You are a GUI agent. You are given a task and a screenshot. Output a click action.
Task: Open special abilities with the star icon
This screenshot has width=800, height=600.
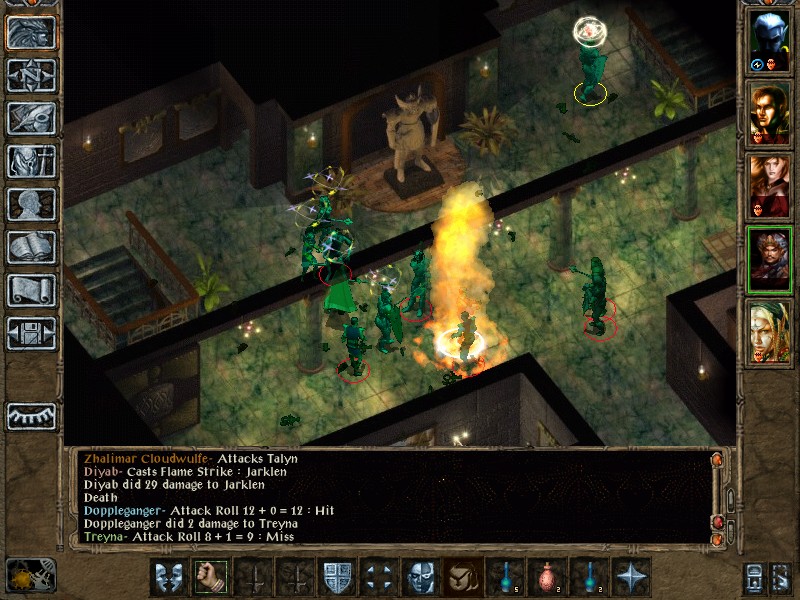[x=631, y=577]
